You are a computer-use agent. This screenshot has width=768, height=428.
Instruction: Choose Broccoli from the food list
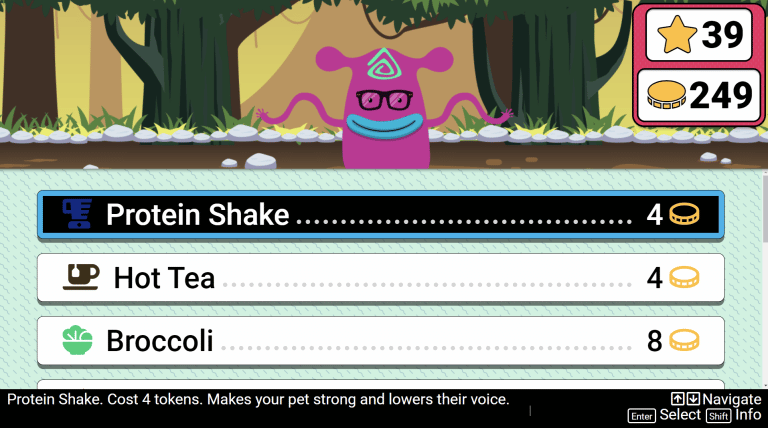(380, 341)
